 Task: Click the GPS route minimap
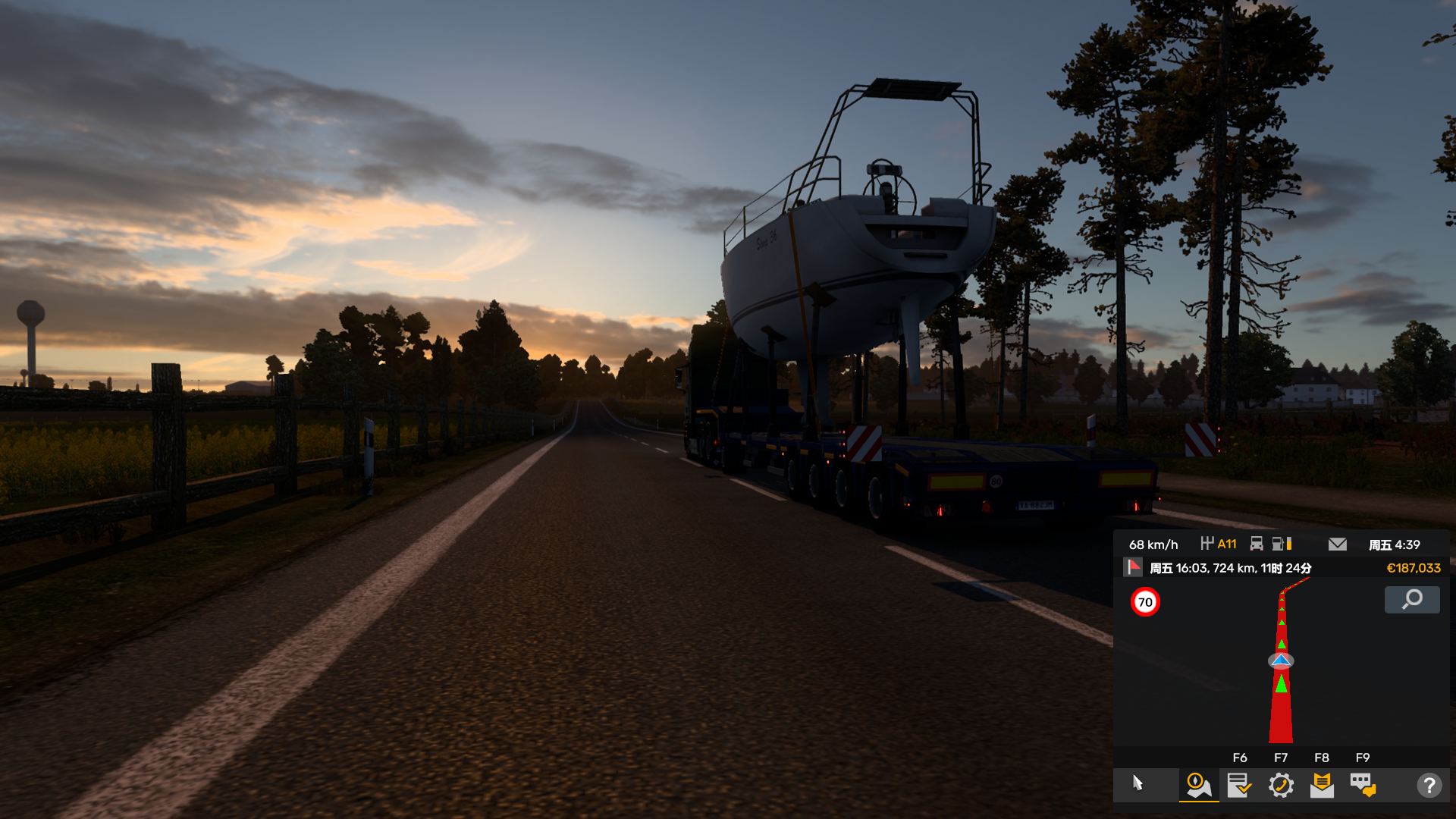(x=1281, y=661)
